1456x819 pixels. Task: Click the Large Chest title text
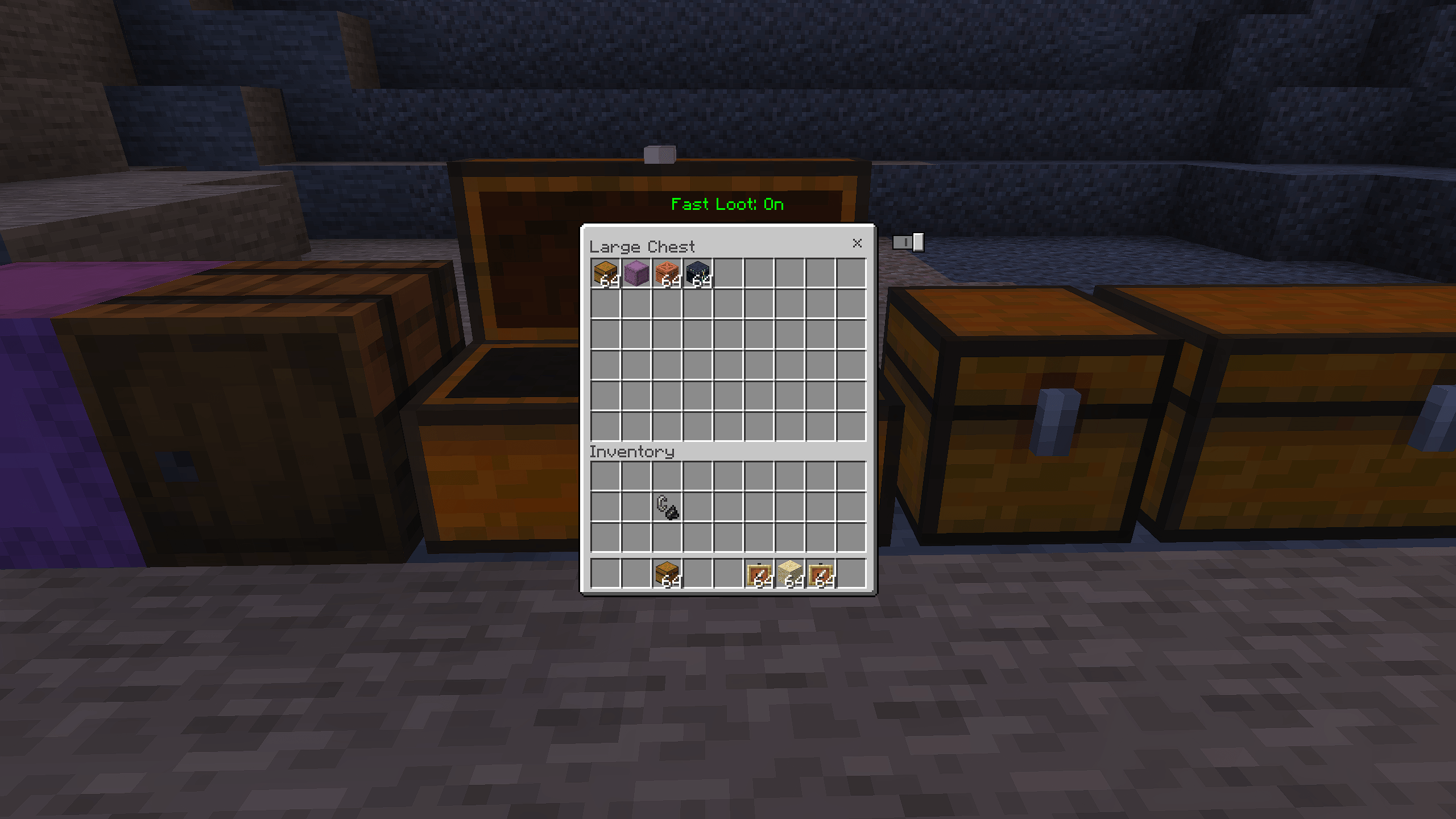click(x=642, y=246)
